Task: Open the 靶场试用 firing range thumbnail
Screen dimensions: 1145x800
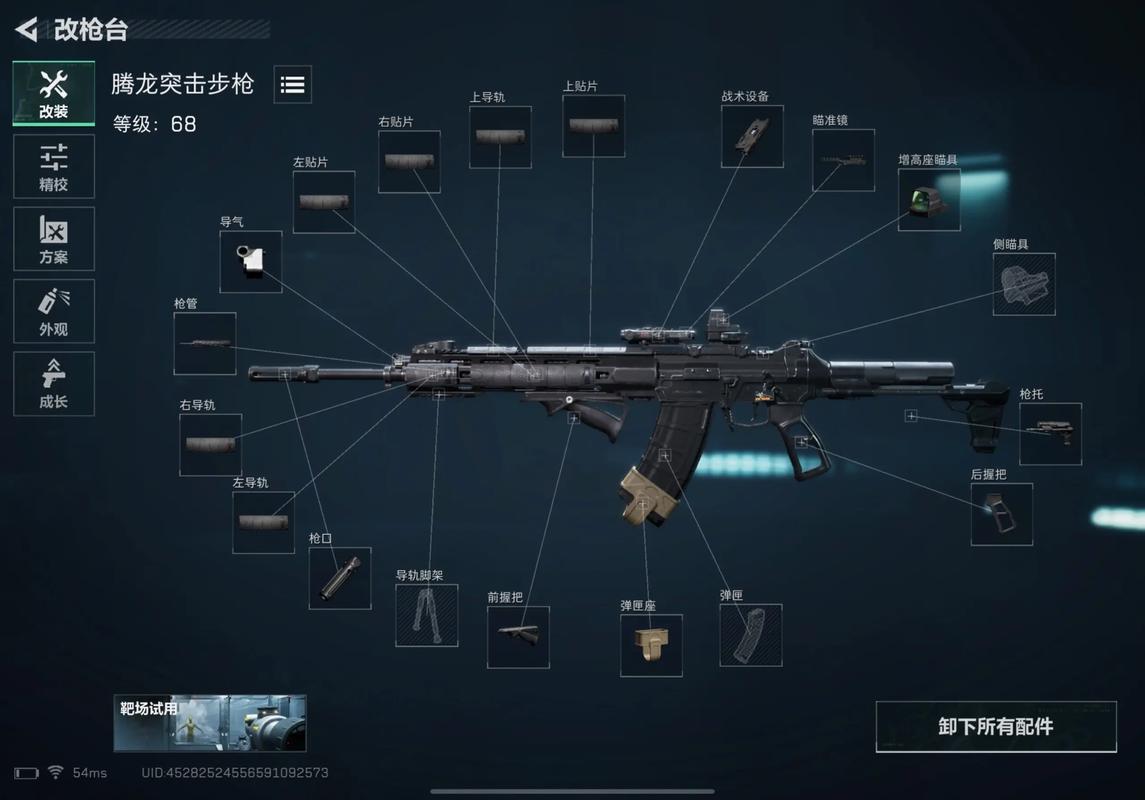Action: [x=210, y=723]
